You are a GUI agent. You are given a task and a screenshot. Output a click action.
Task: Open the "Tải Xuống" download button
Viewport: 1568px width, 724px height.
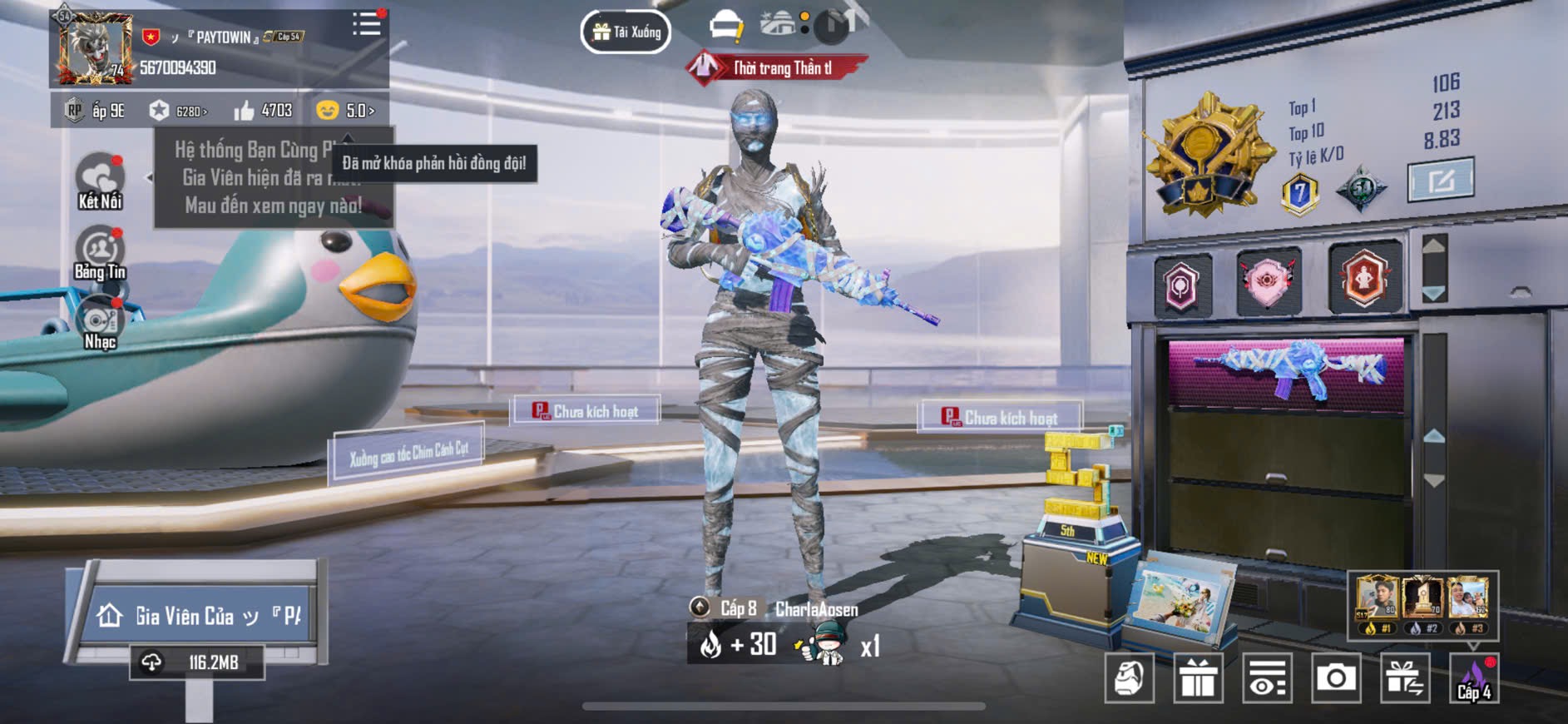626,32
